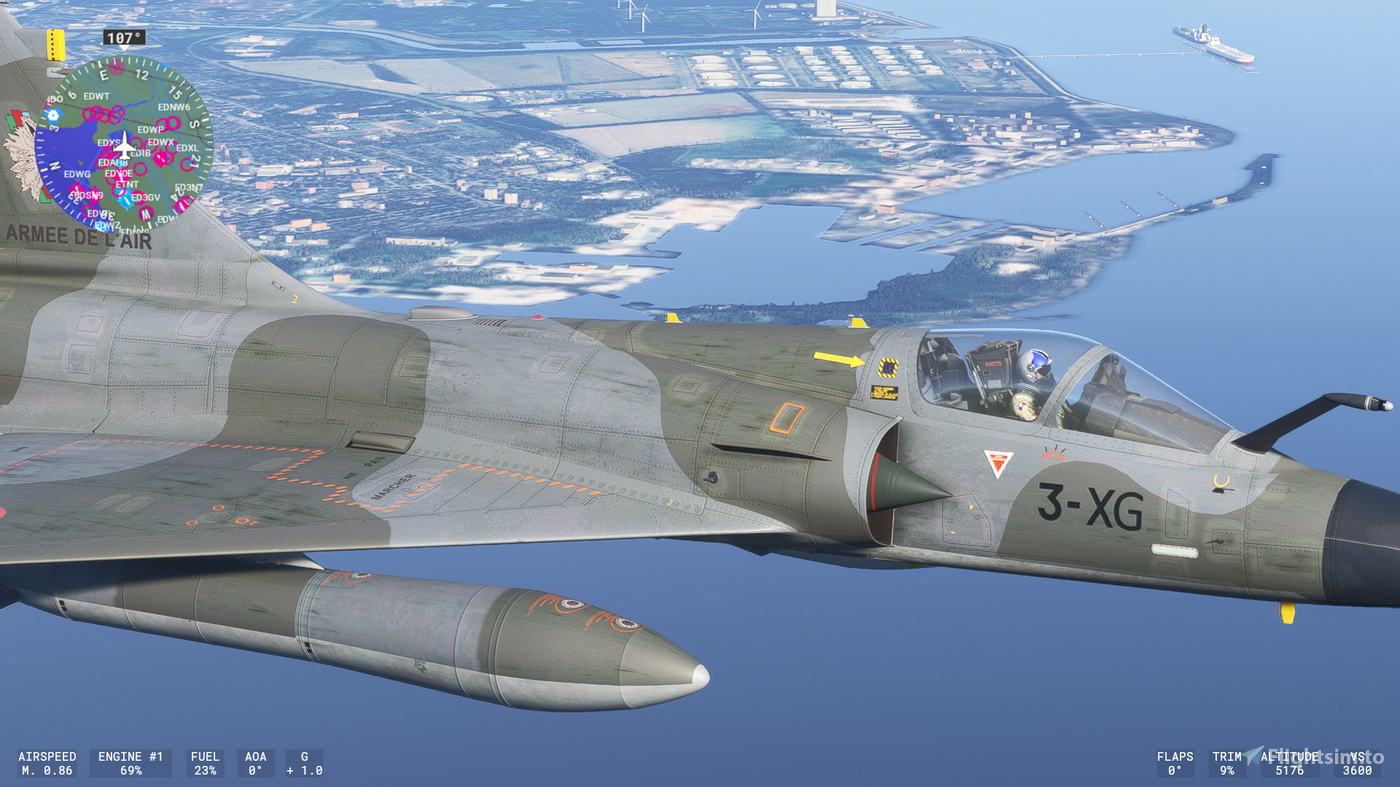1400x787 pixels.
Task: Click the ALTITUDE readout showing 5176
Action: (1289, 762)
